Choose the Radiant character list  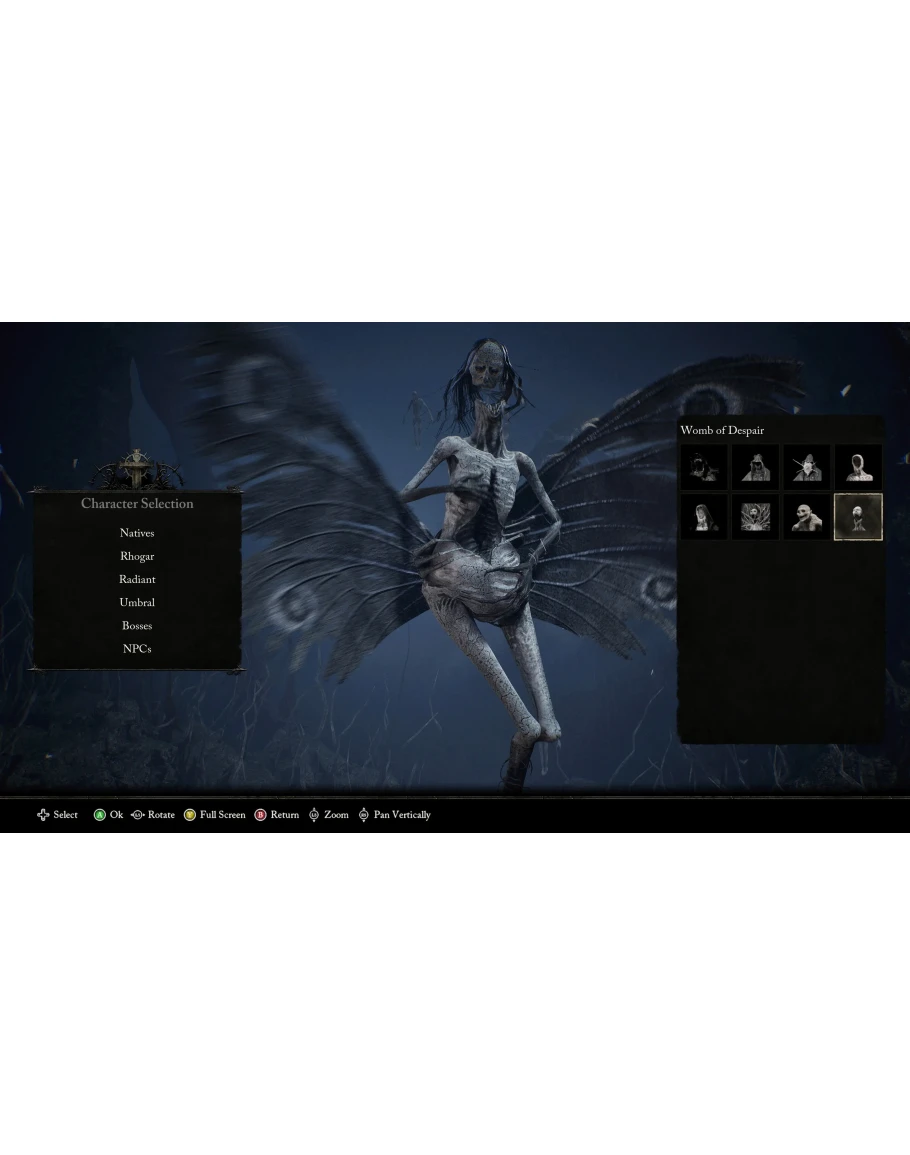[137, 579]
